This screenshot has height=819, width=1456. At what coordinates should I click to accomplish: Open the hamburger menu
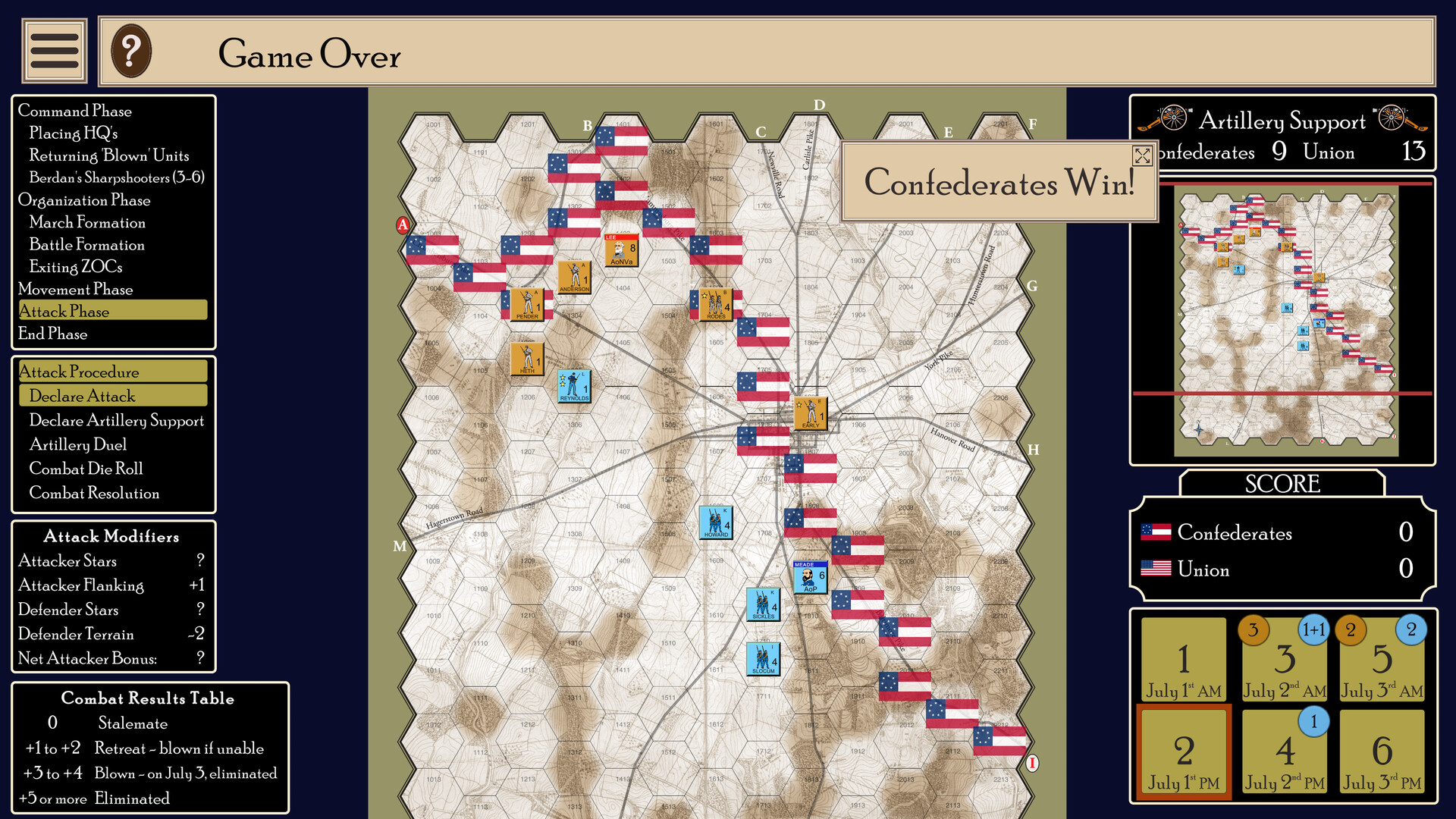[54, 50]
